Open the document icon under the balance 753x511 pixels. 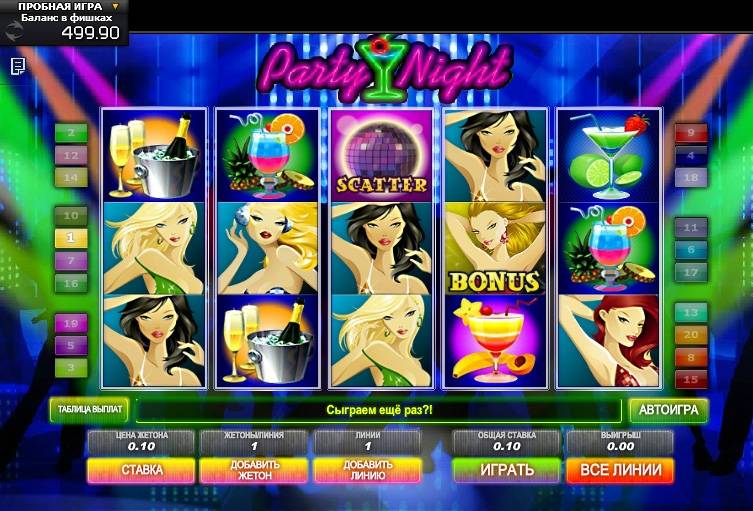(18, 66)
